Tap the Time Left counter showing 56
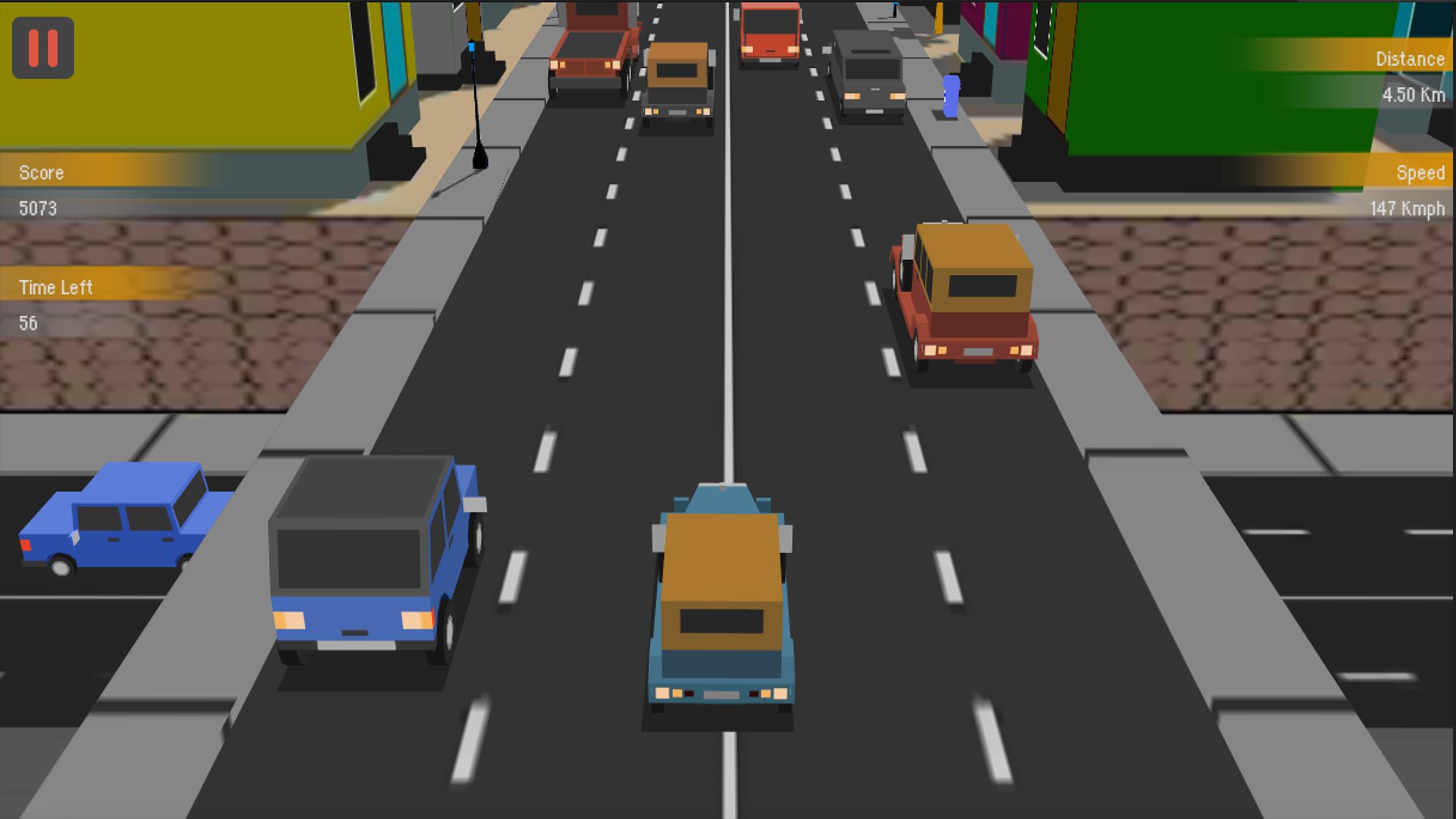 point(28,323)
